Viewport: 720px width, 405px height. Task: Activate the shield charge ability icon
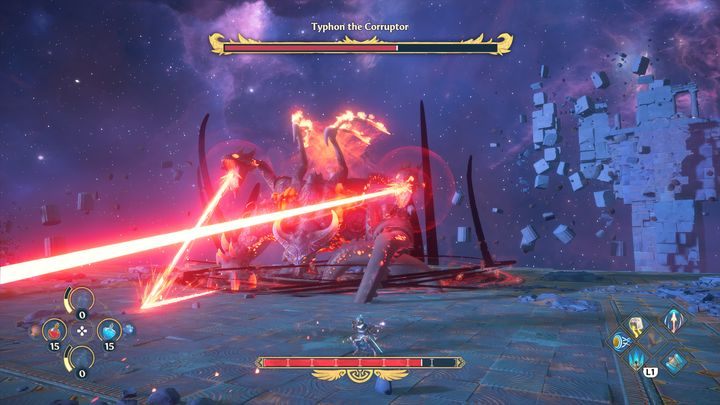(620, 340)
